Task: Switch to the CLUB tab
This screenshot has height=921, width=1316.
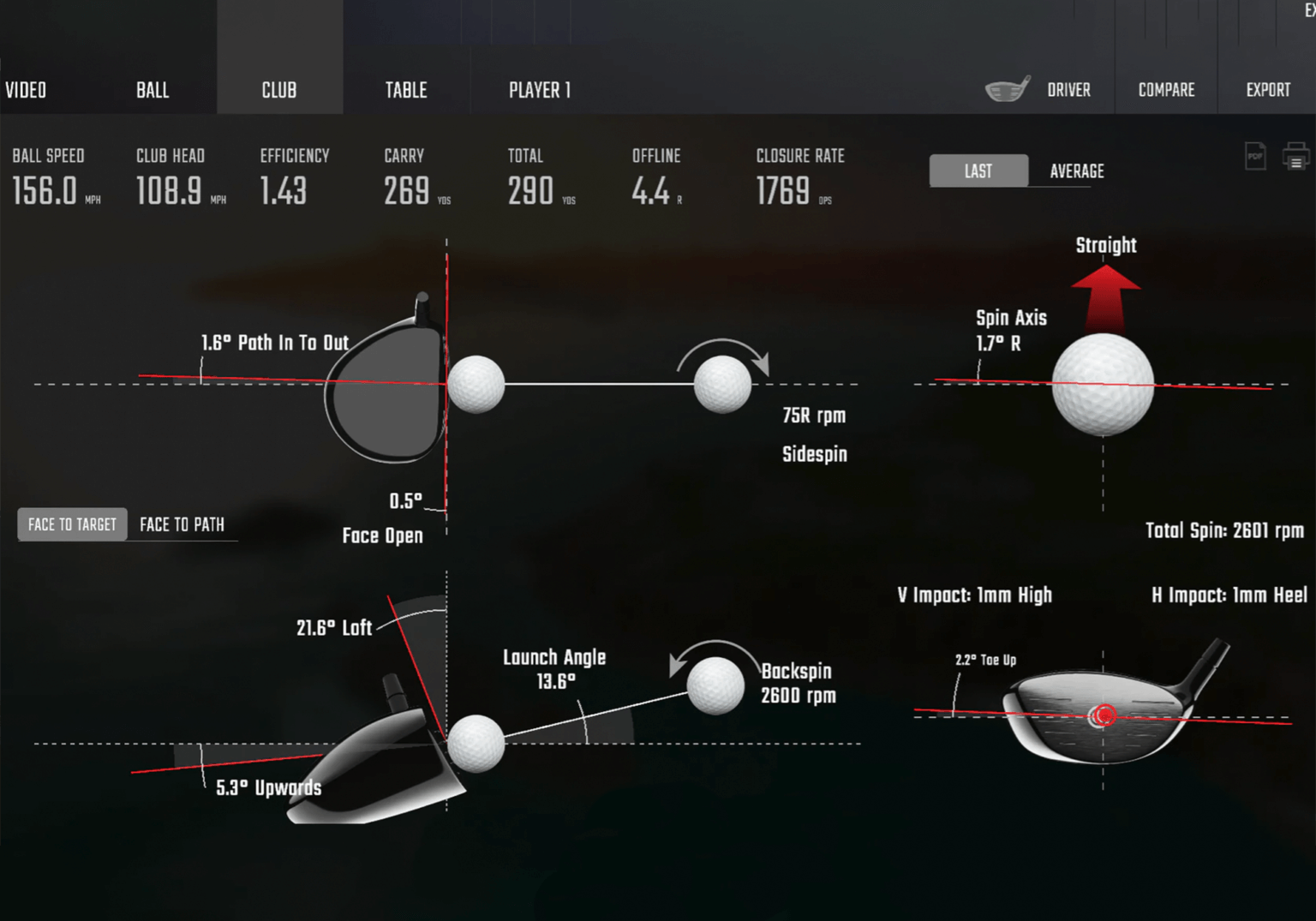Action: click(279, 88)
